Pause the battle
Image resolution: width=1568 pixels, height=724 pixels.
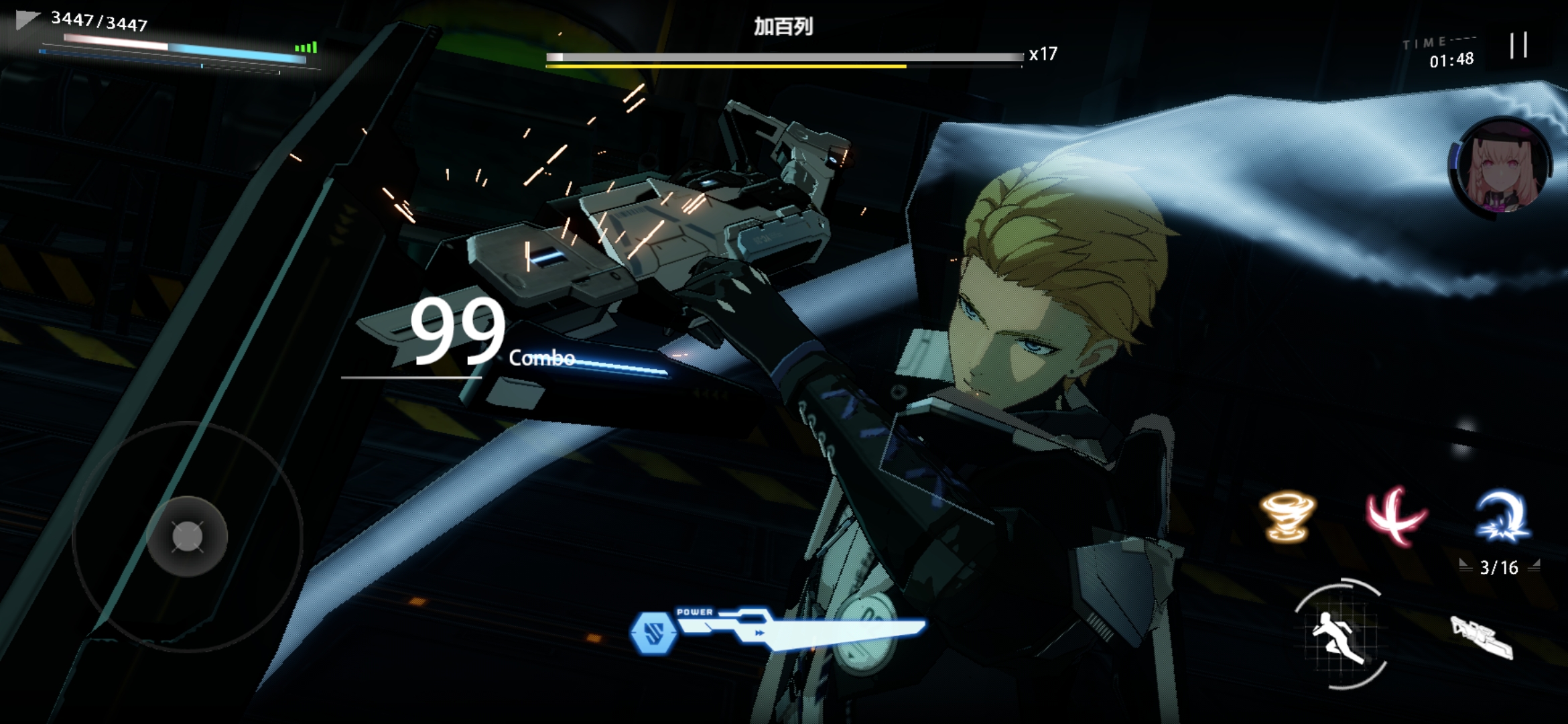click(1518, 46)
